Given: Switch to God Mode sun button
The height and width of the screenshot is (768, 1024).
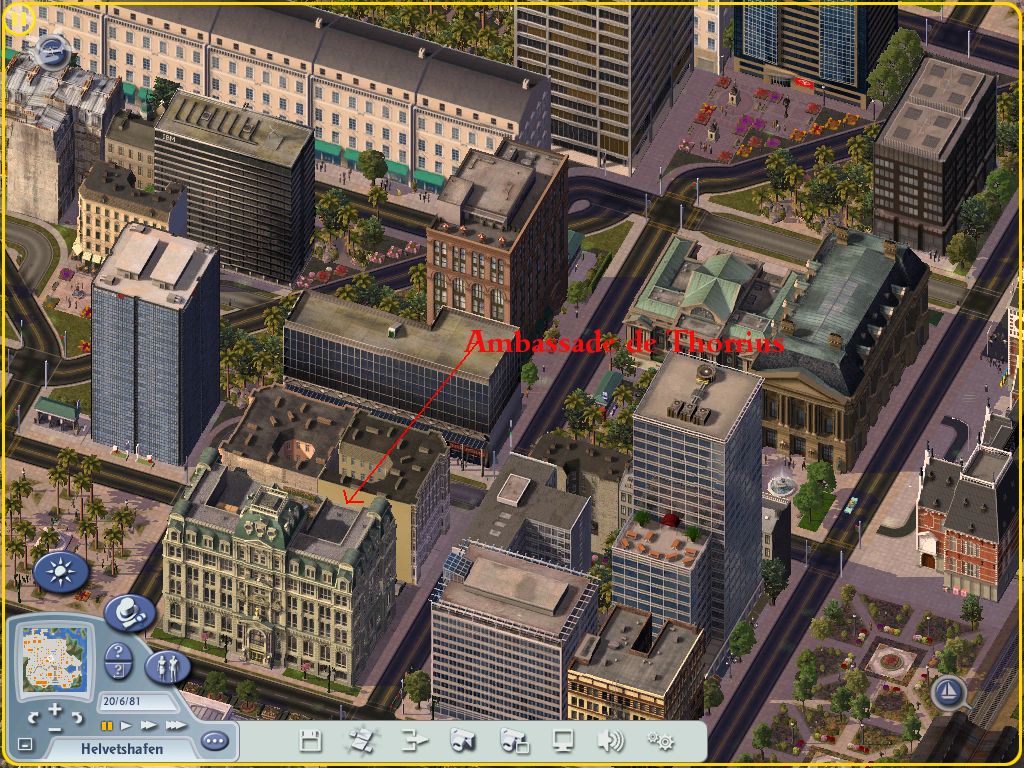Looking at the screenshot, I should click(60, 572).
